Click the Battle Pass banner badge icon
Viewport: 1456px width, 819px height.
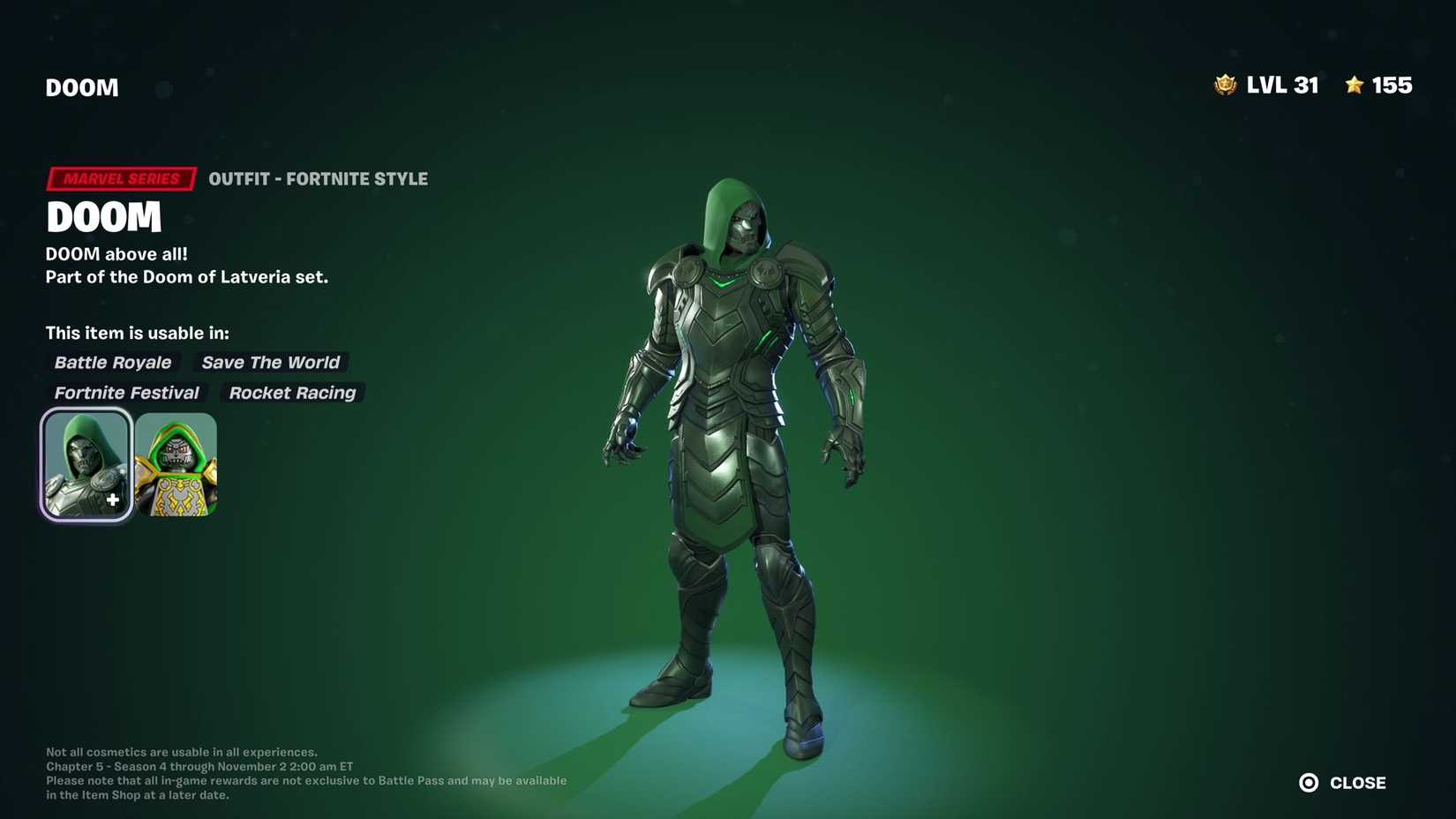click(1227, 85)
